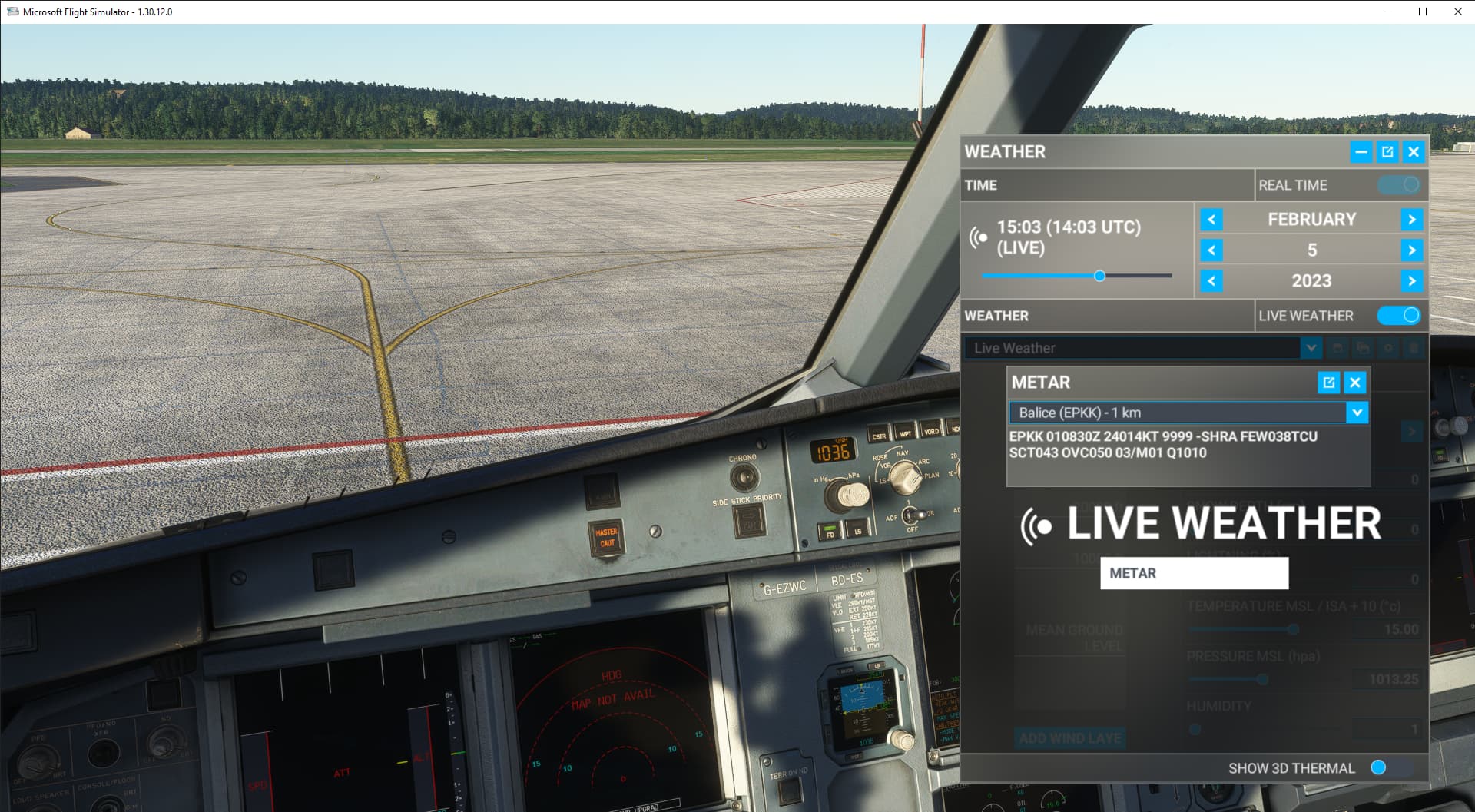Open the WEATHER panel undock icon

click(1386, 152)
